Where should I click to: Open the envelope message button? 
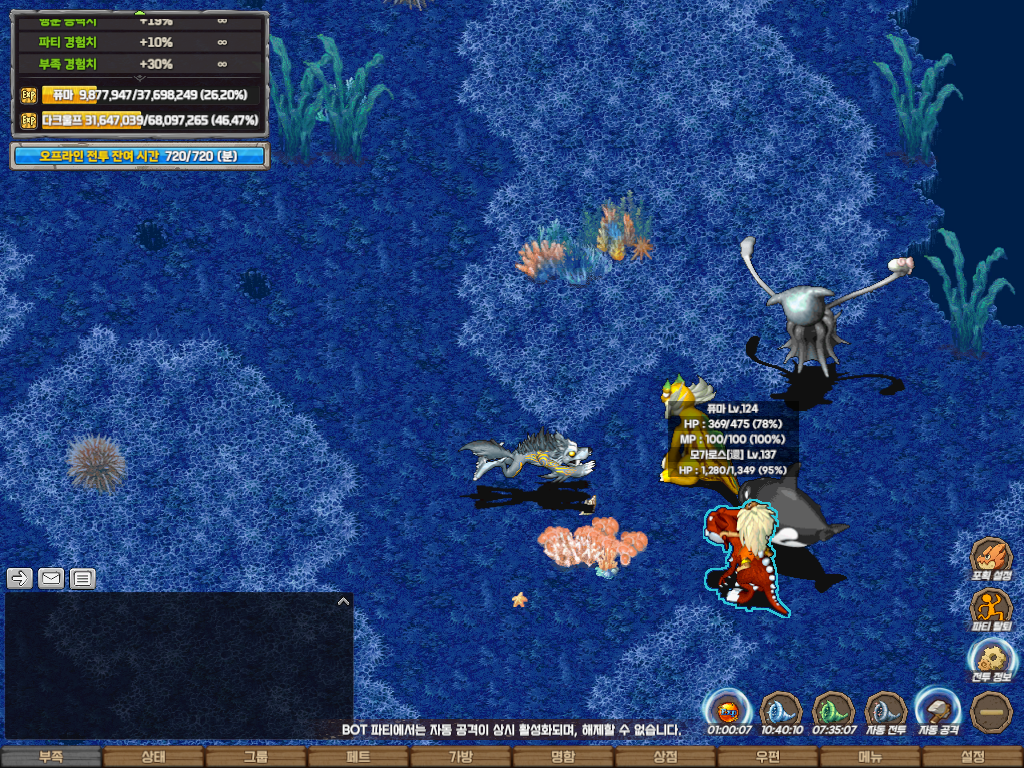click(51, 578)
